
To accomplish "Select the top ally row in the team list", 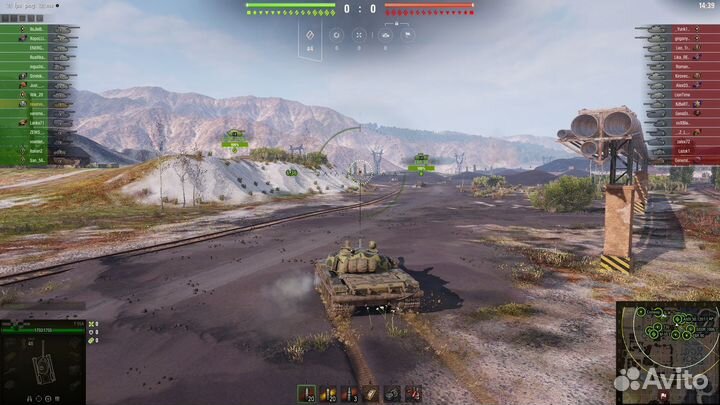I will coord(38,30).
